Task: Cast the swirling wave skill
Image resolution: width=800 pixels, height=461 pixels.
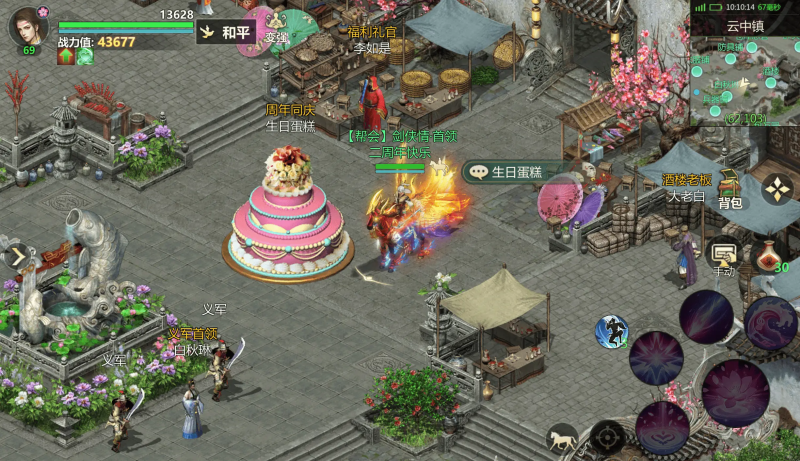Action: pos(771,323)
